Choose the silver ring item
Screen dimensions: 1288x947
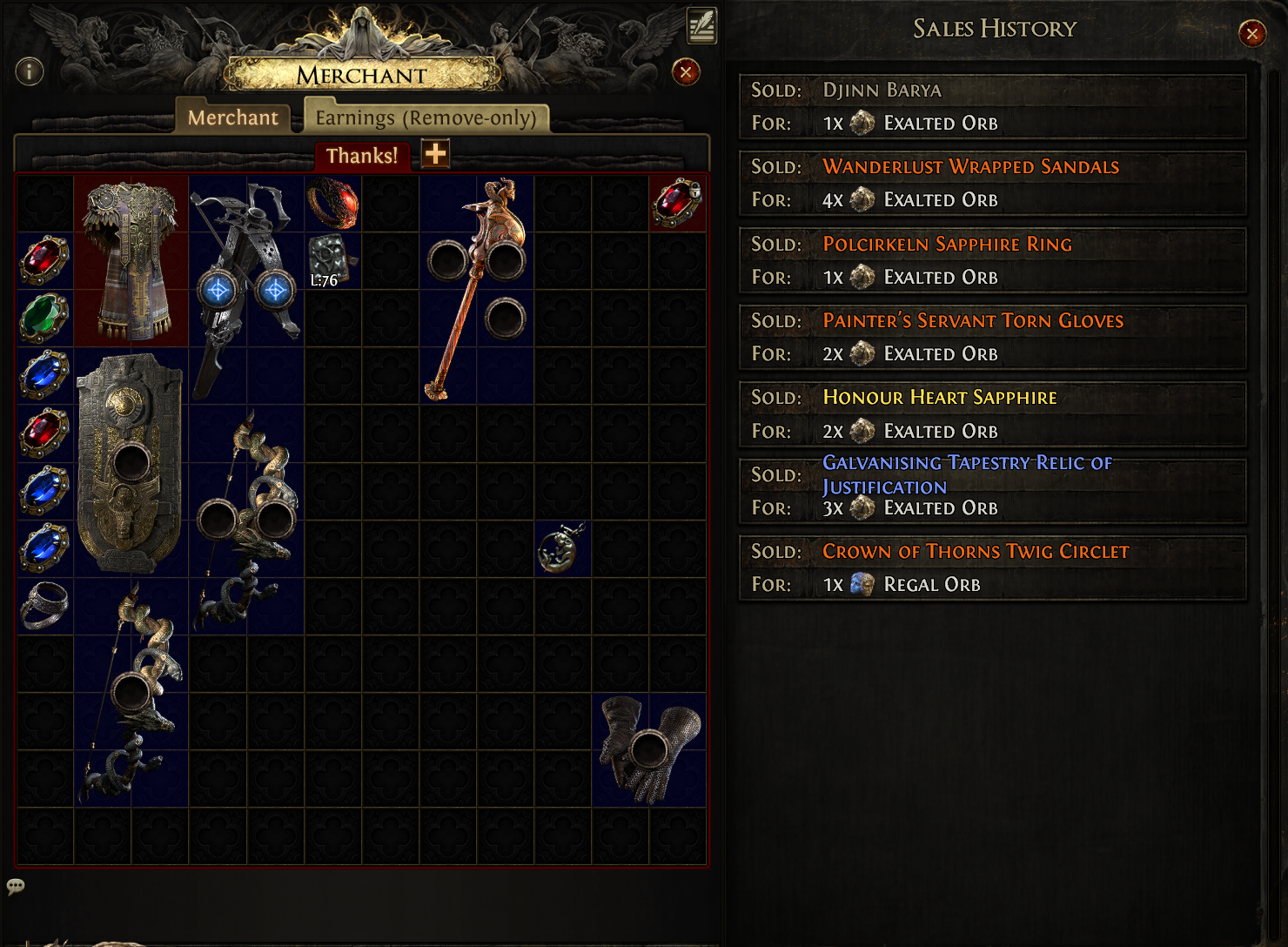coord(44,605)
